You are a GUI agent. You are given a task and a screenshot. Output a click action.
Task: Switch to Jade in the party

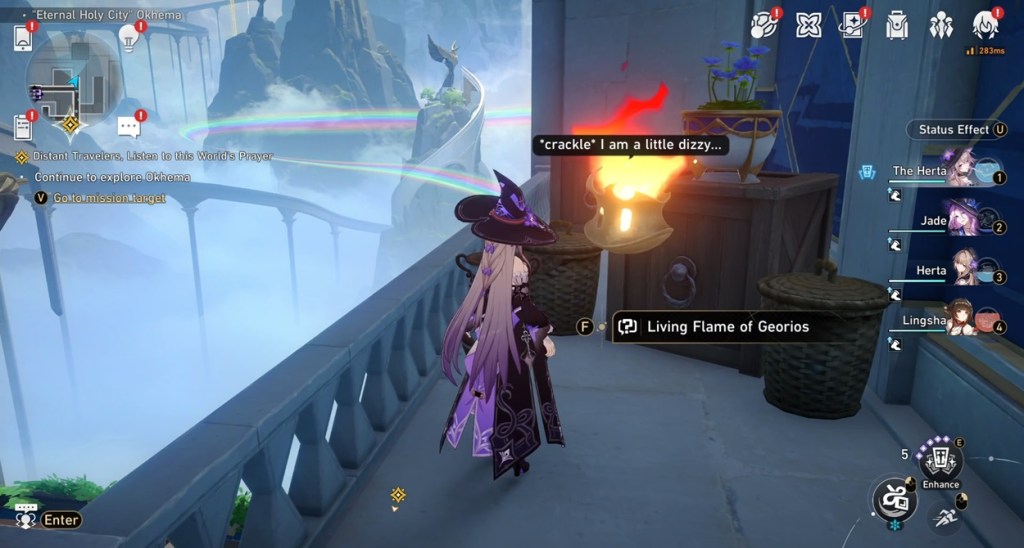(960, 219)
